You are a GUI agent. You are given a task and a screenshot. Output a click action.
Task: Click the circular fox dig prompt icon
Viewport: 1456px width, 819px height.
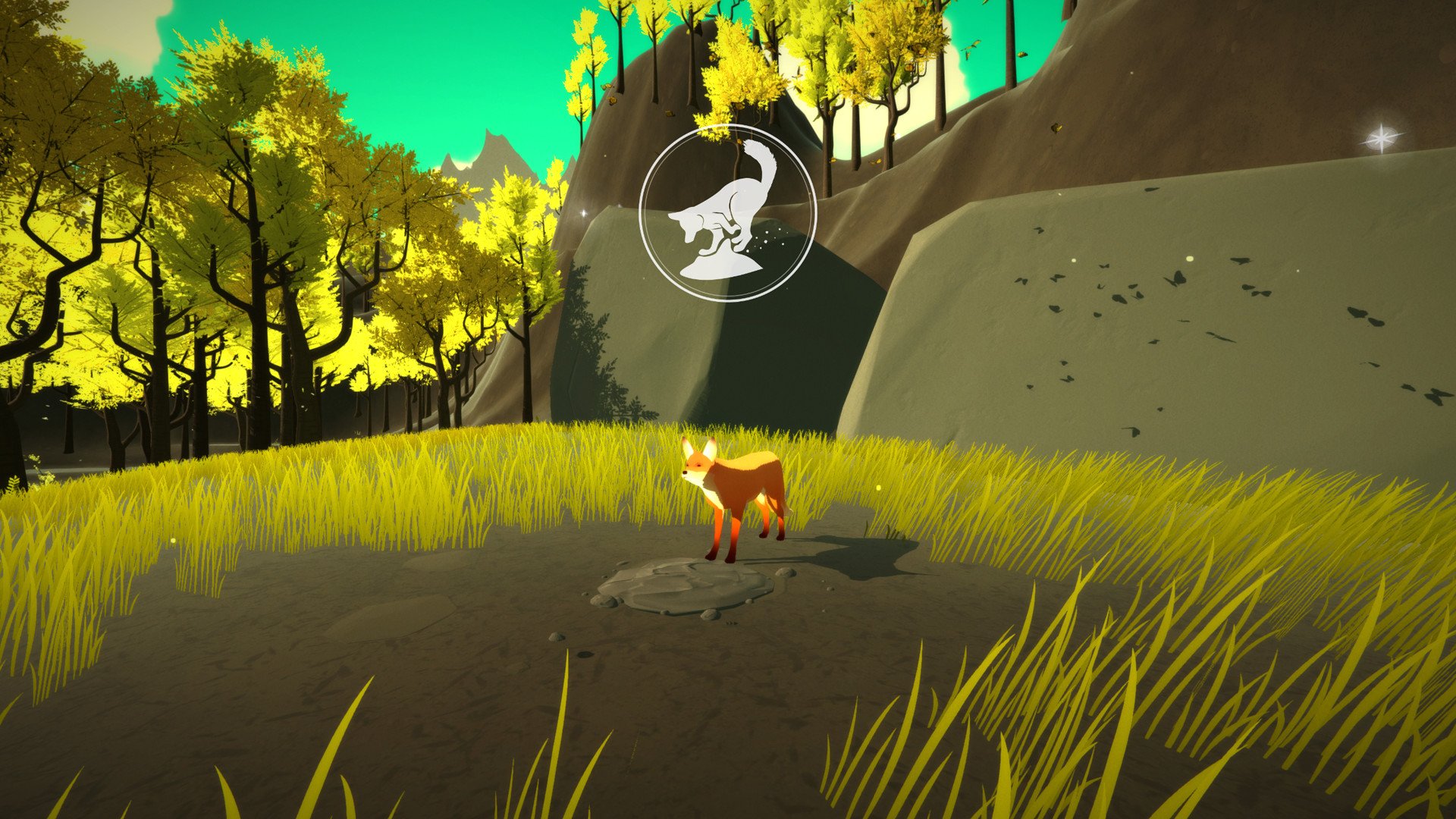coord(730,211)
